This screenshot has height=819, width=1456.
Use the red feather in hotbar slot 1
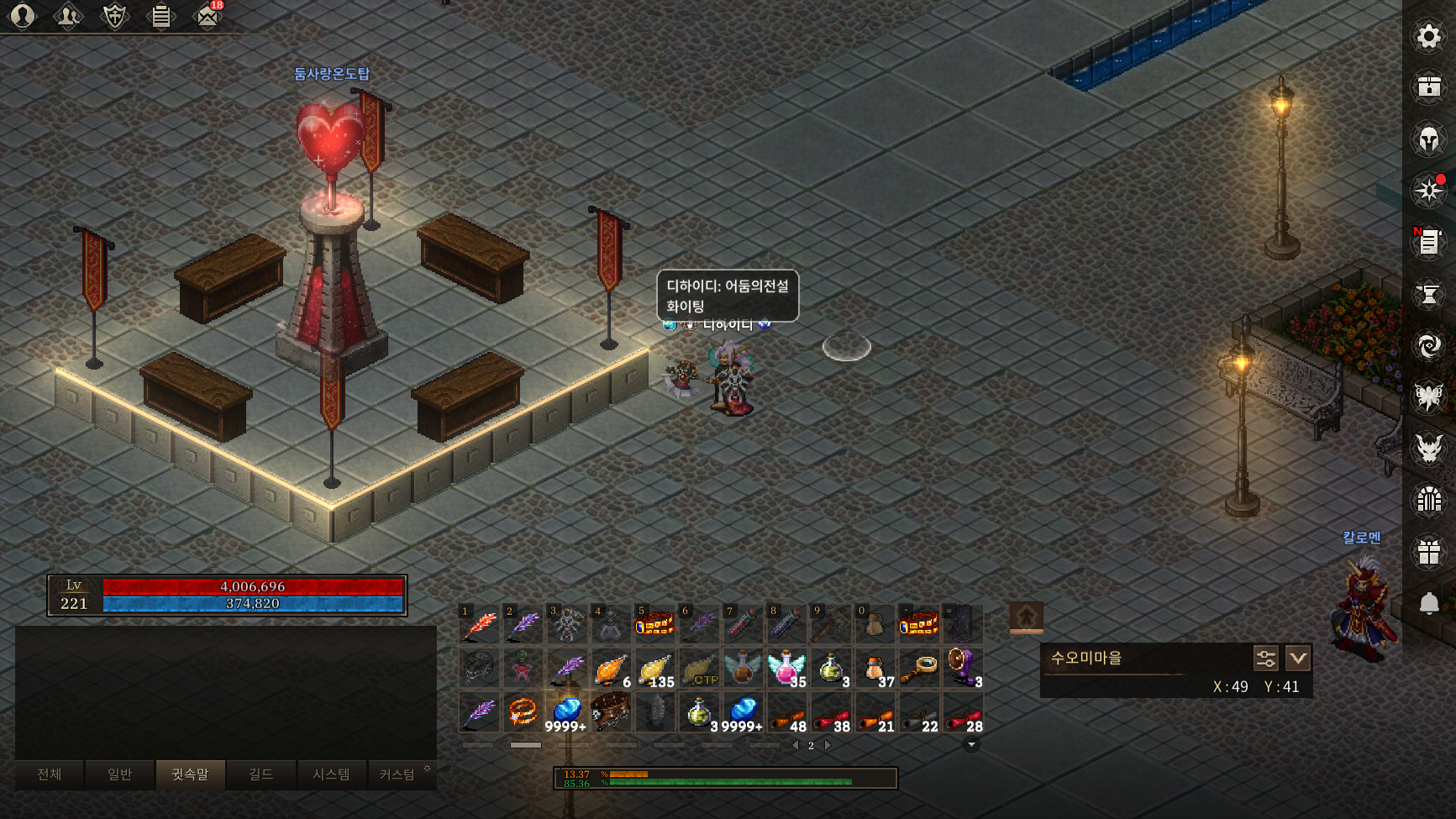point(480,624)
